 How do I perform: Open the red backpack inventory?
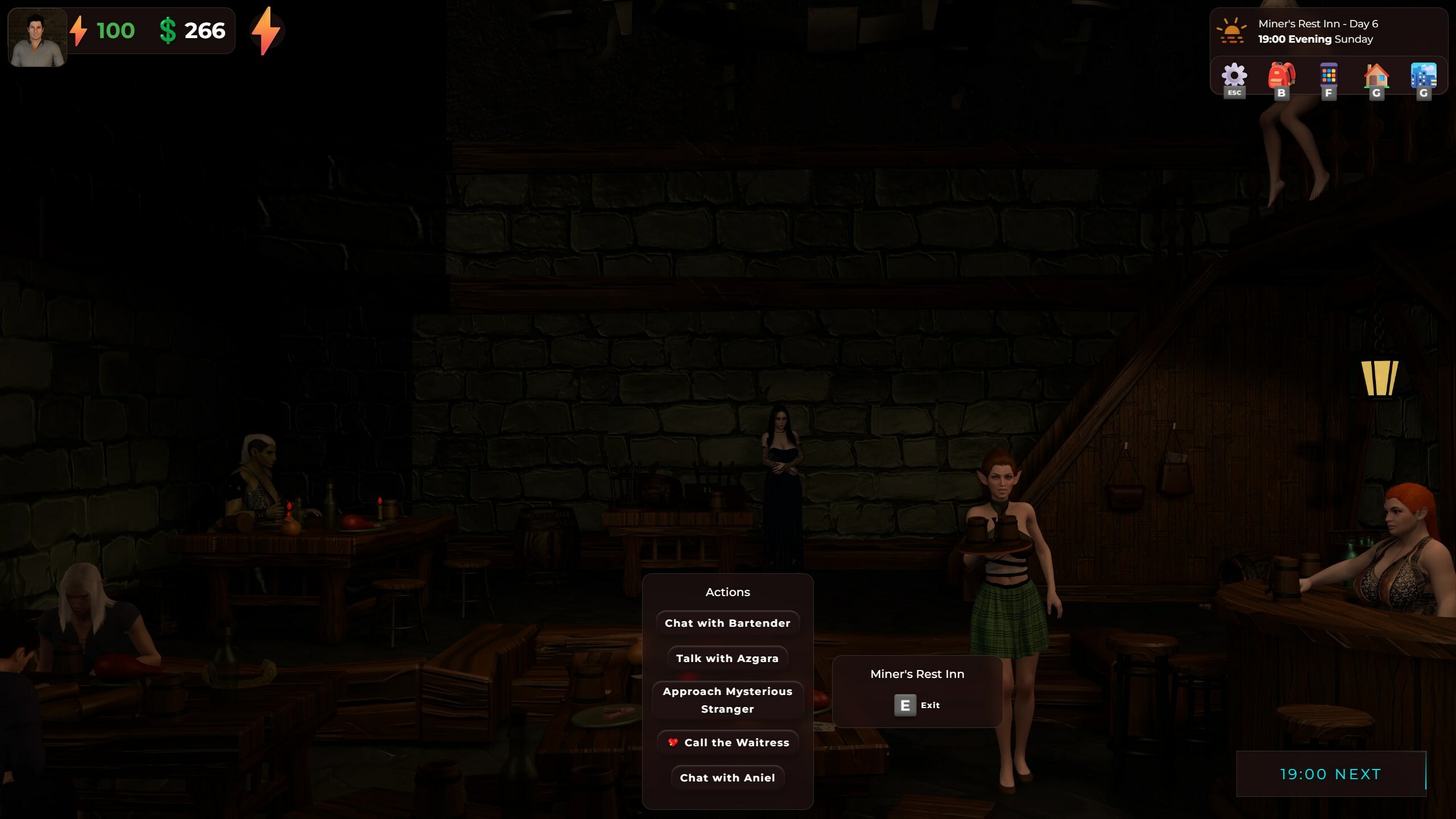tap(1281, 77)
